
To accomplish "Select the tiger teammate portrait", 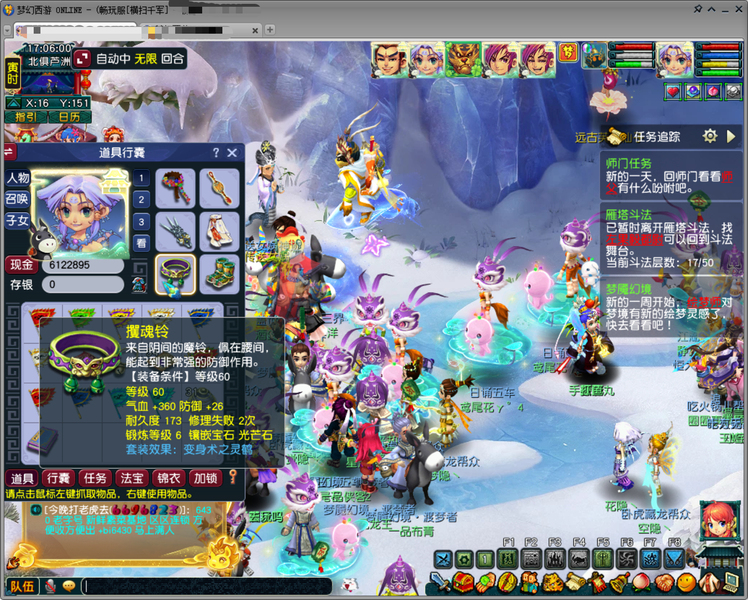I will (x=463, y=60).
